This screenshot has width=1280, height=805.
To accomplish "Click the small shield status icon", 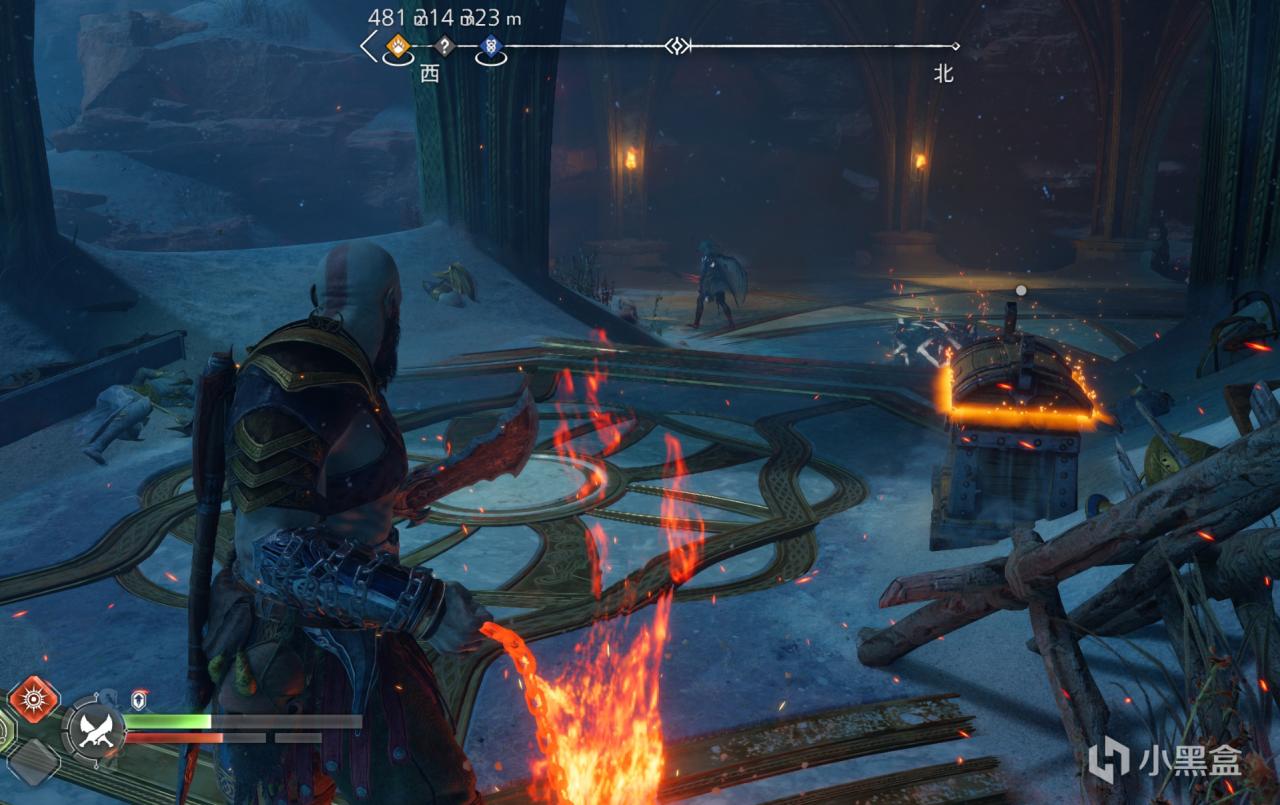I will [139, 700].
